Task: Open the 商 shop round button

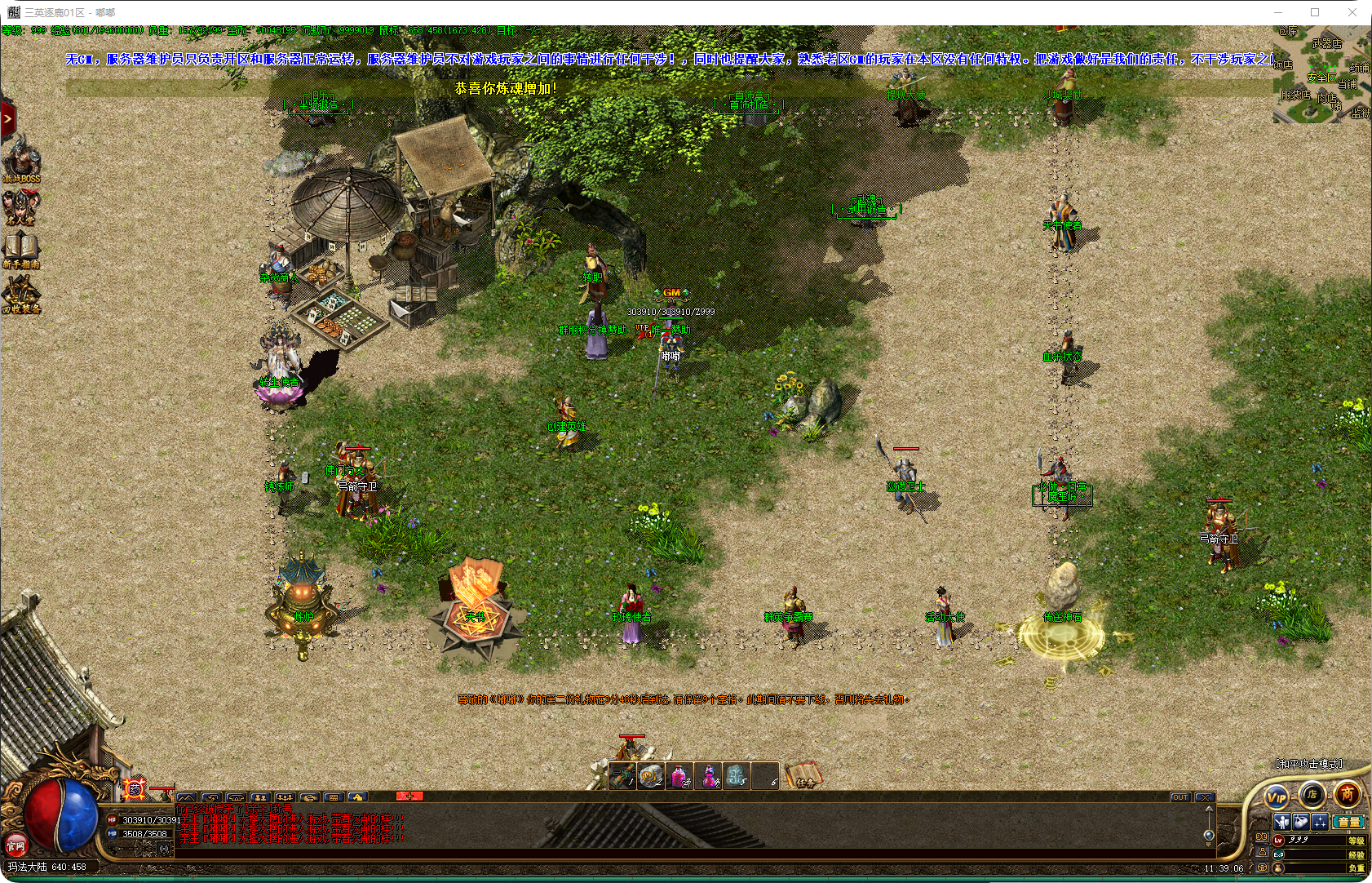Action: click(x=1347, y=794)
